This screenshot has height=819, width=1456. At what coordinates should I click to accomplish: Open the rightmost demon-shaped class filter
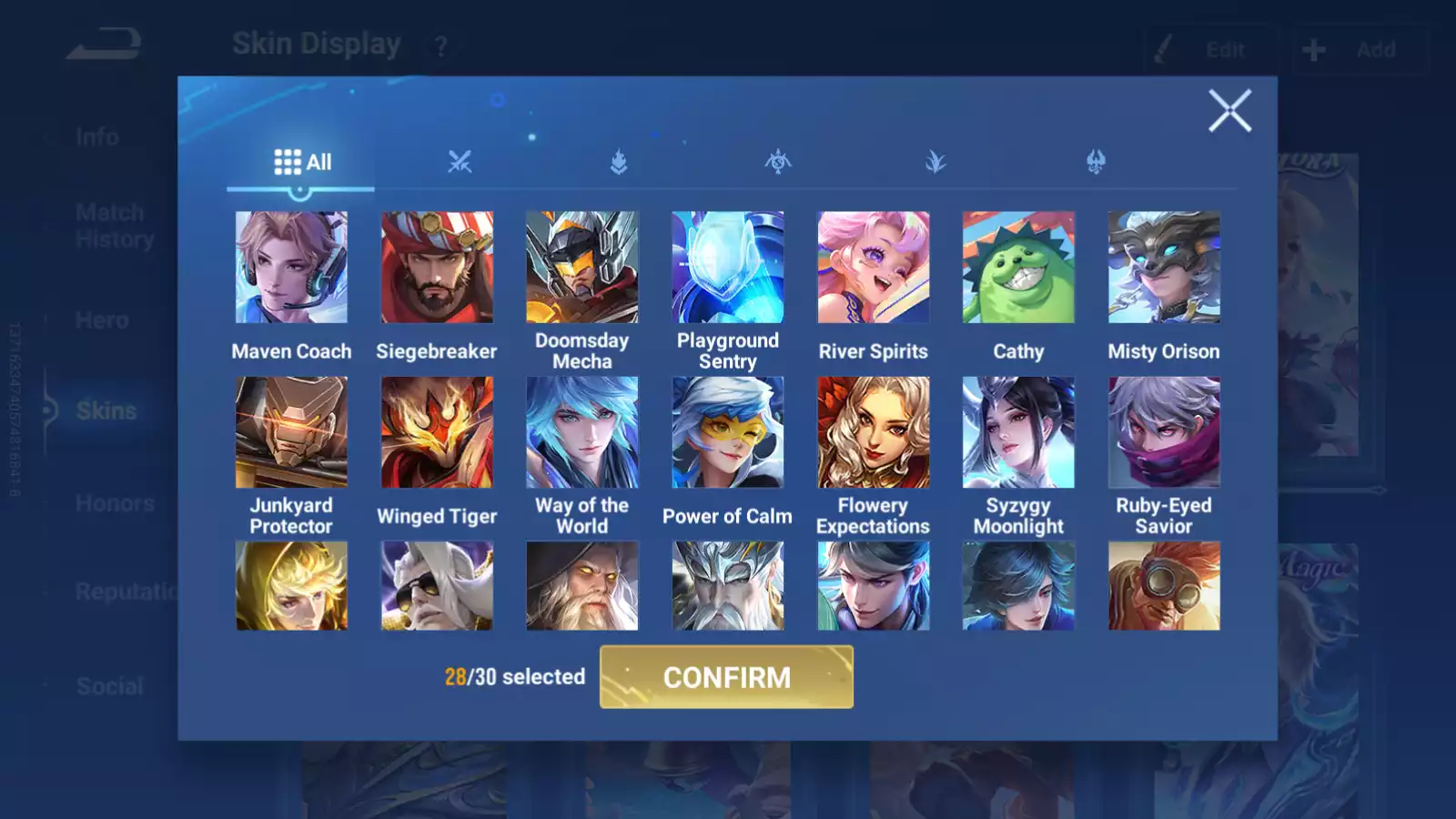coord(1097,162)
